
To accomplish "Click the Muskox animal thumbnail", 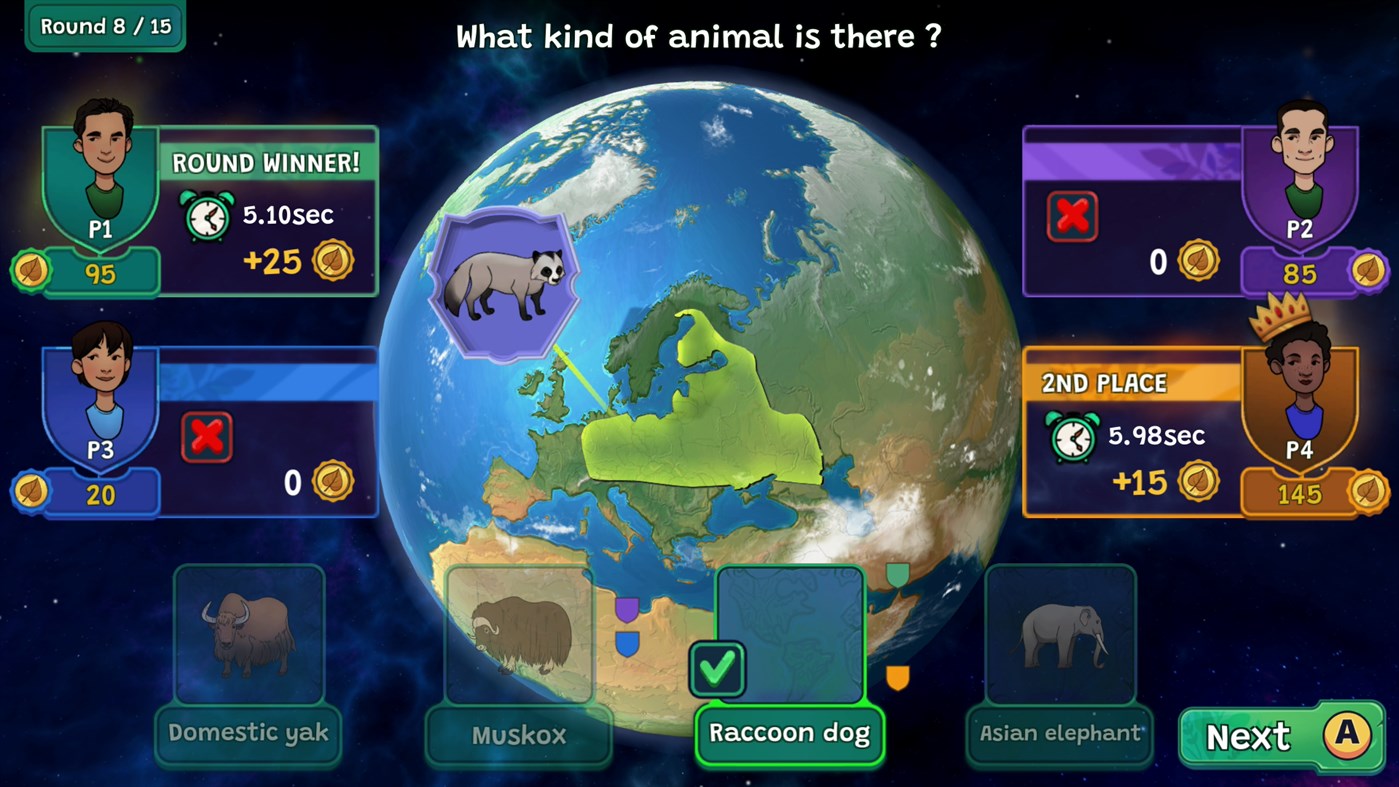I will pos(518,633).
